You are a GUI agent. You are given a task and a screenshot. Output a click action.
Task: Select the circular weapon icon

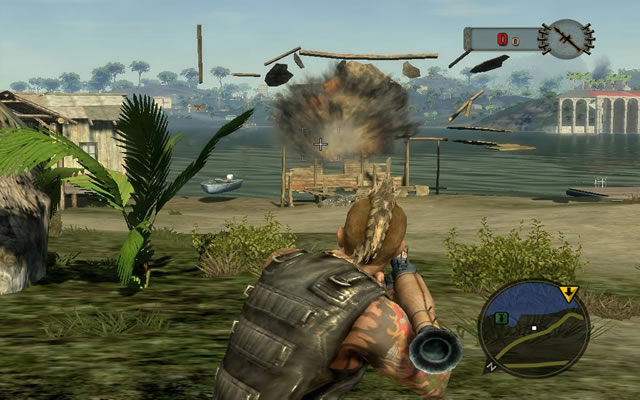coord(565,39)
